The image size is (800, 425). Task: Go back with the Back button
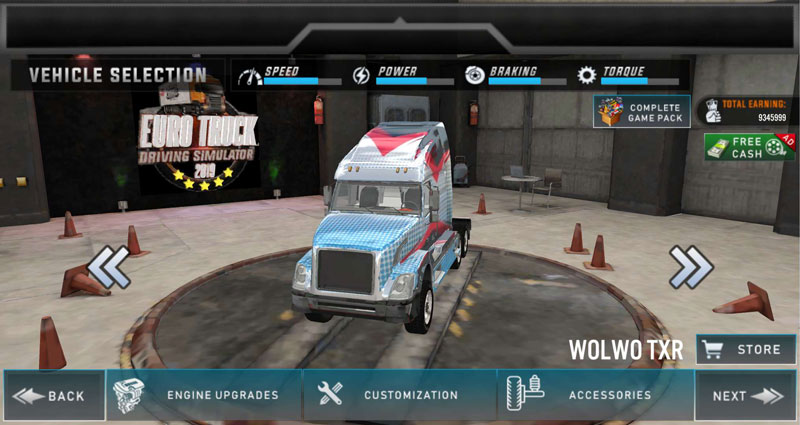click(53, 396)
